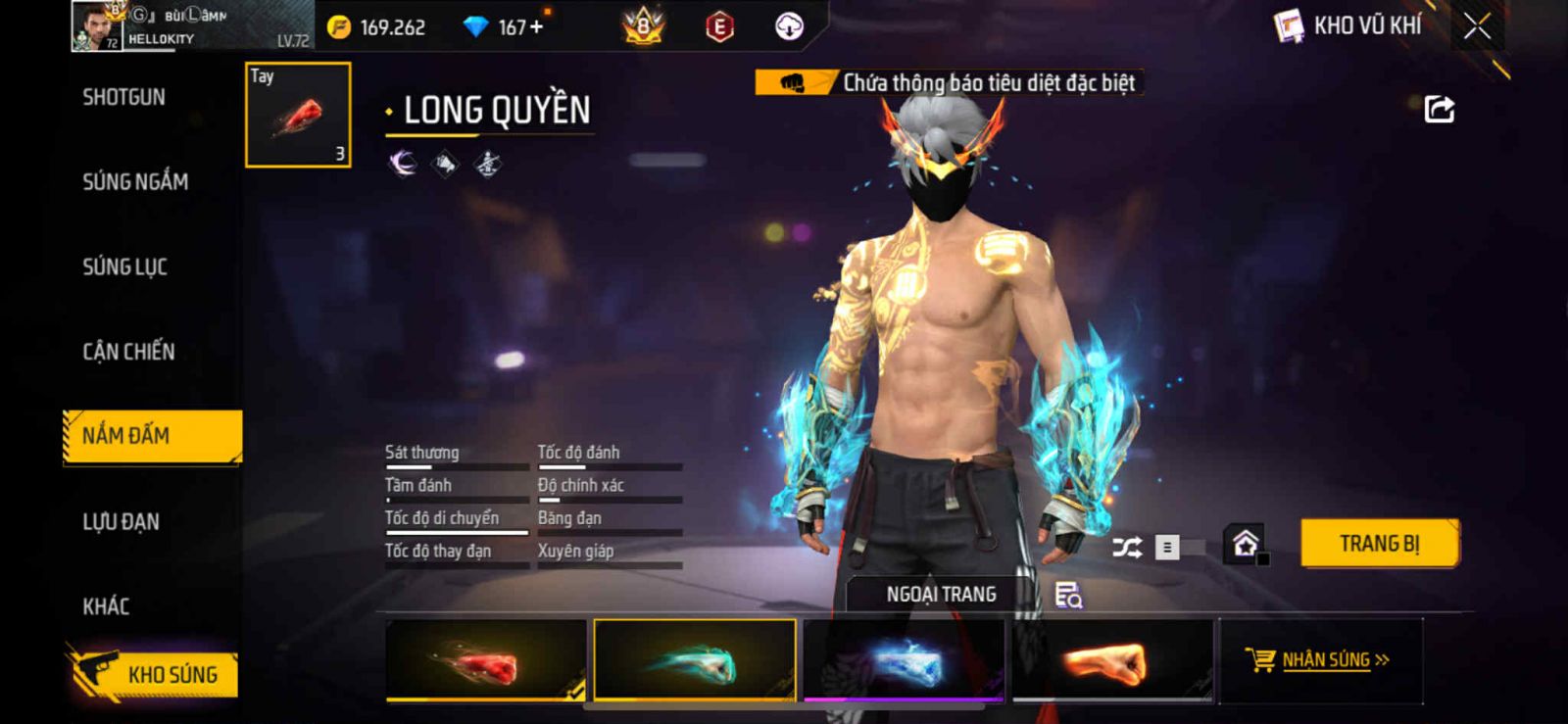Viewport: 1568px width, 724px height.
Task: Select the teal fist skin thumbnail
Action: (x=695, y=660)
